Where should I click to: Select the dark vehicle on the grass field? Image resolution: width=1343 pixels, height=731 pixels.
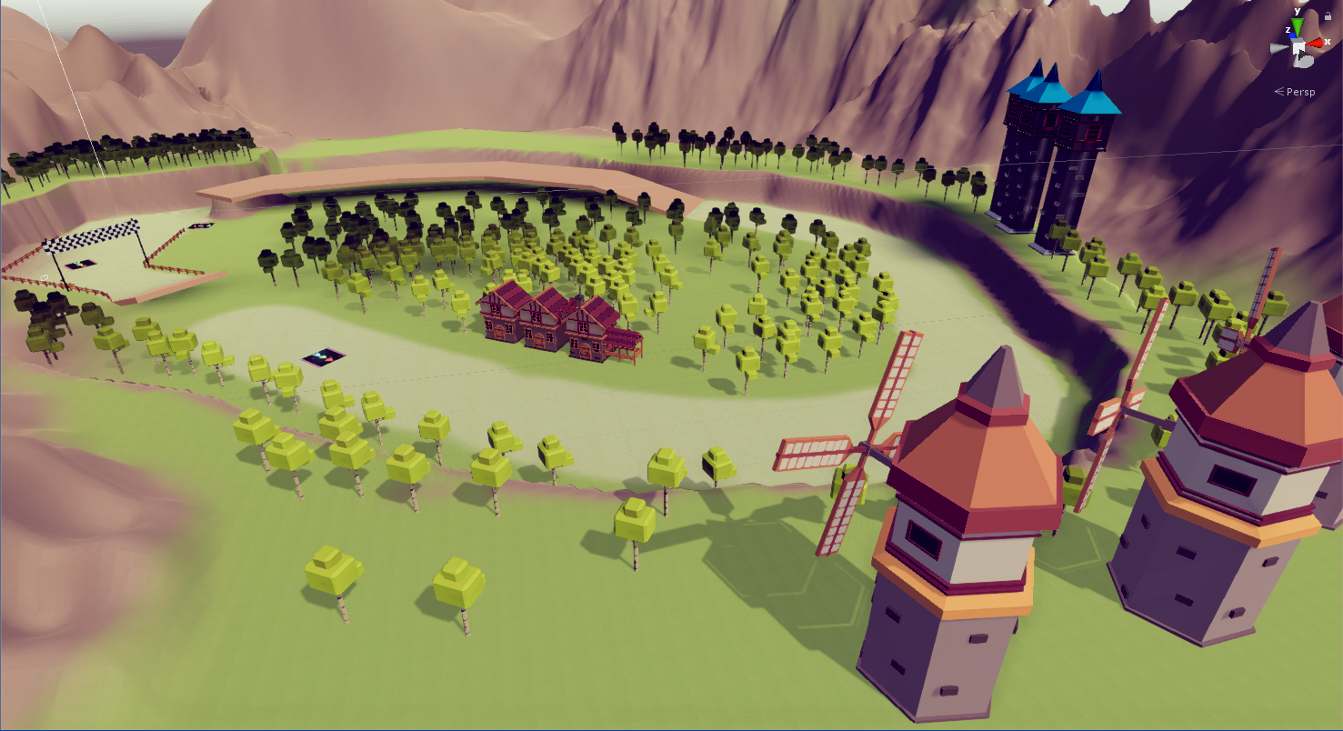click(322, 359)
